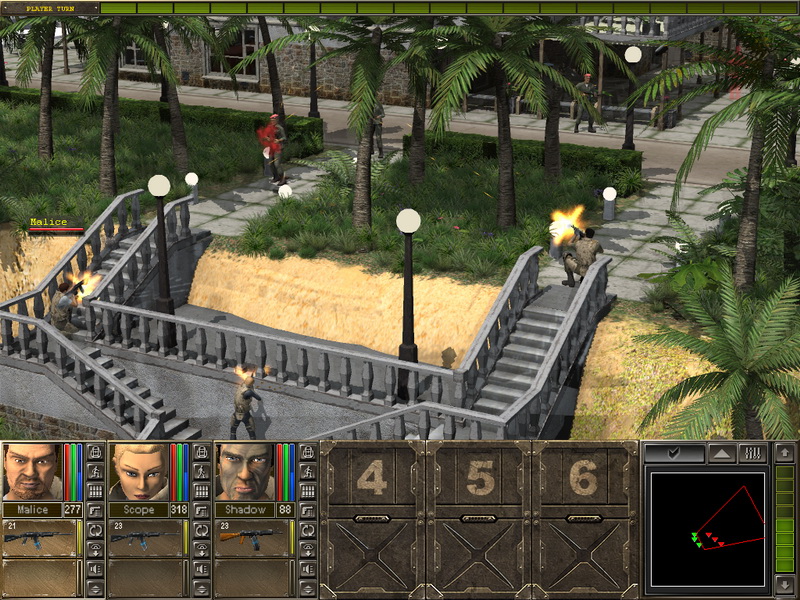Change Scope's stance with the running-figure button
The image size is (800, 600).
(201, 471)
